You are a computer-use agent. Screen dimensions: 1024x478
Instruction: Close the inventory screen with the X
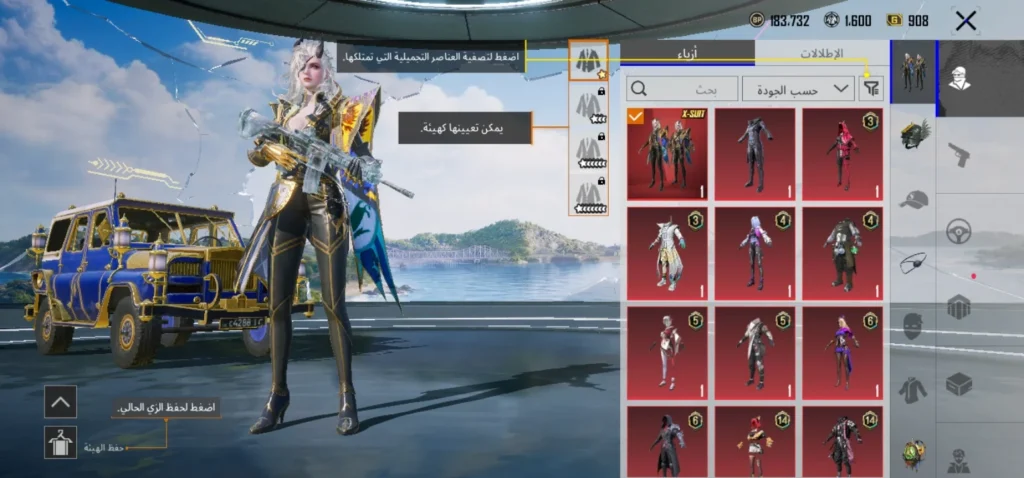(x=965, y=20)
